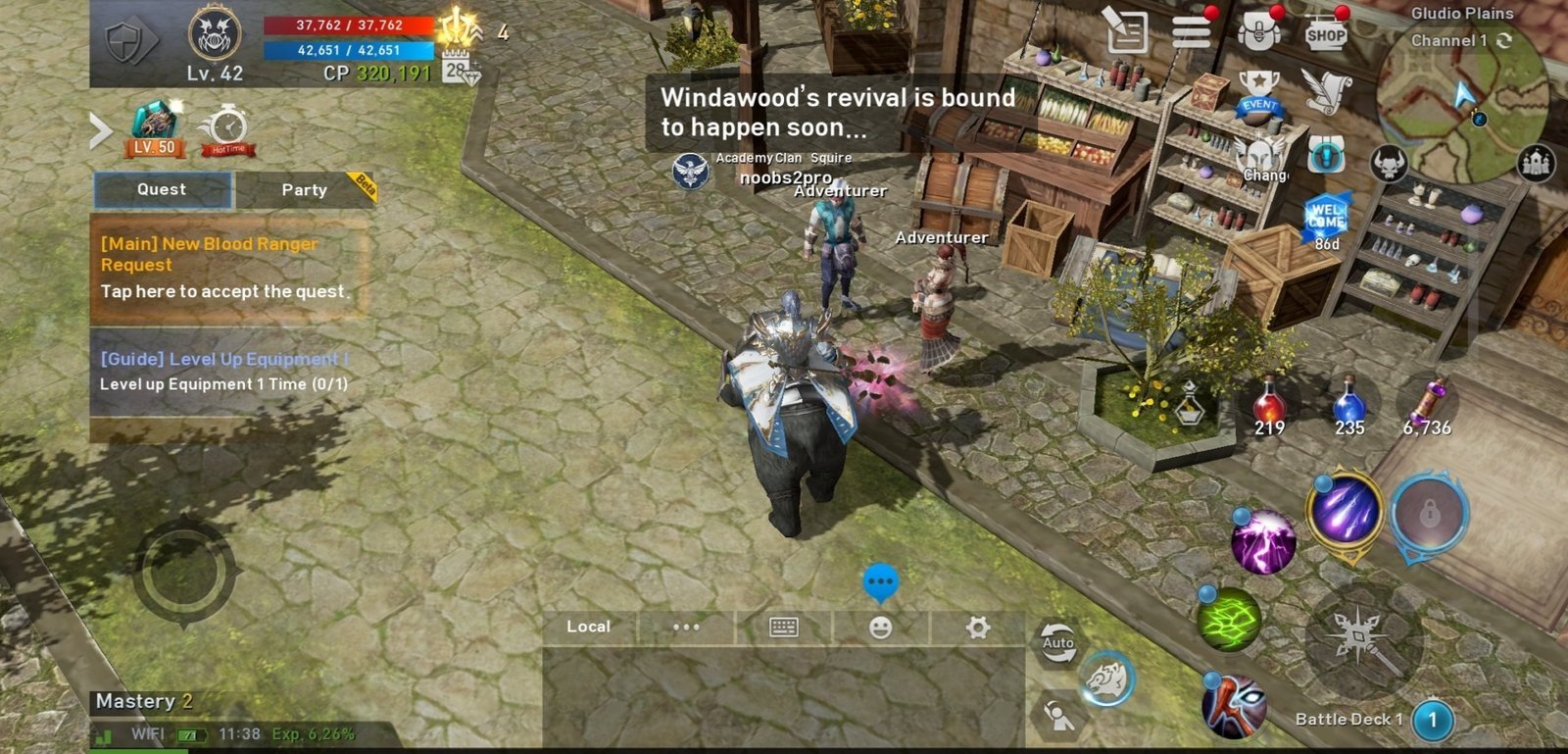Select the Quest tab
The height and width of the screenshot is (754, 1568).
162,189
